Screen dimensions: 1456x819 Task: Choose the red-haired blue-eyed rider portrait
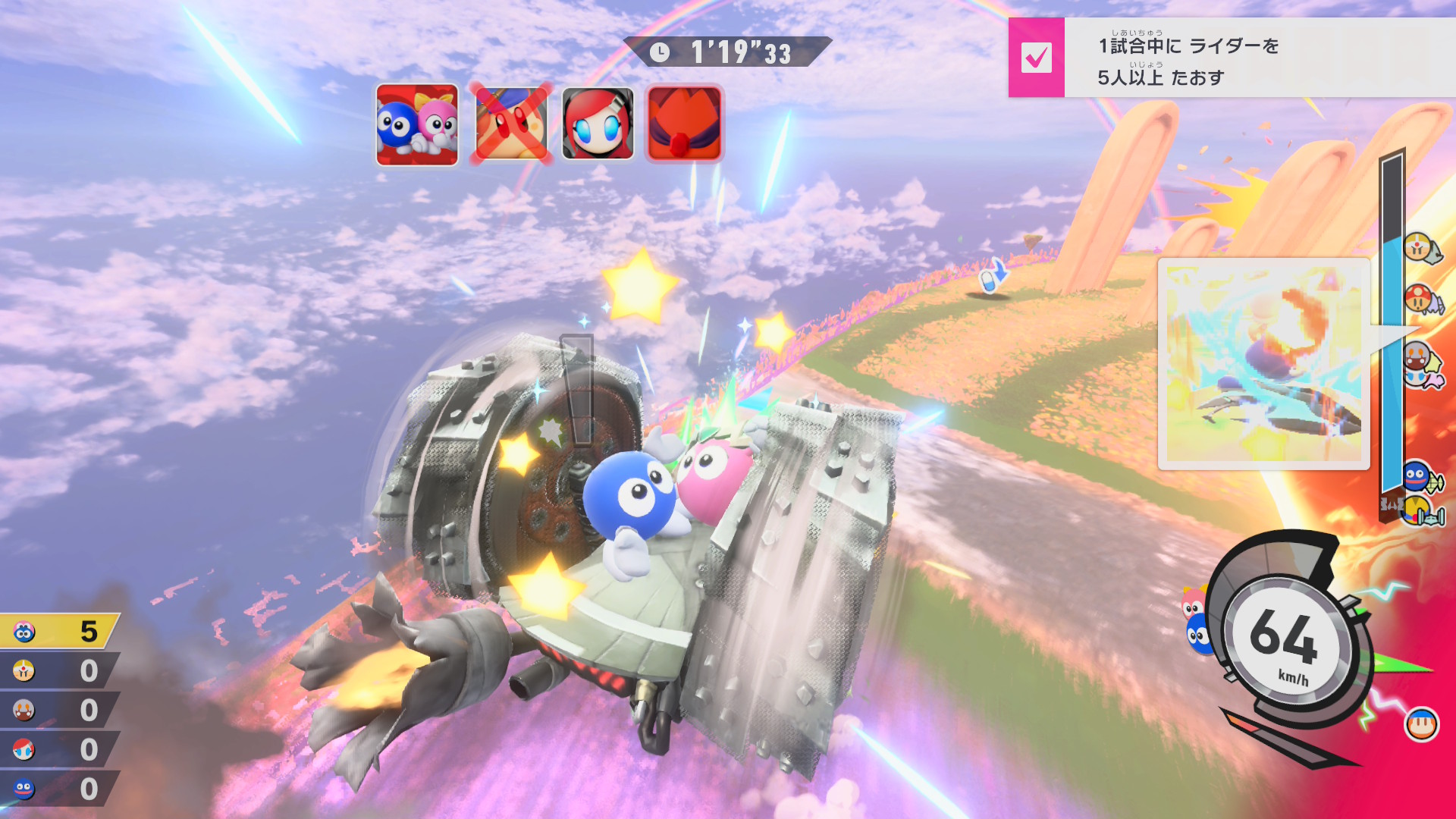click(x=598, y=124)
